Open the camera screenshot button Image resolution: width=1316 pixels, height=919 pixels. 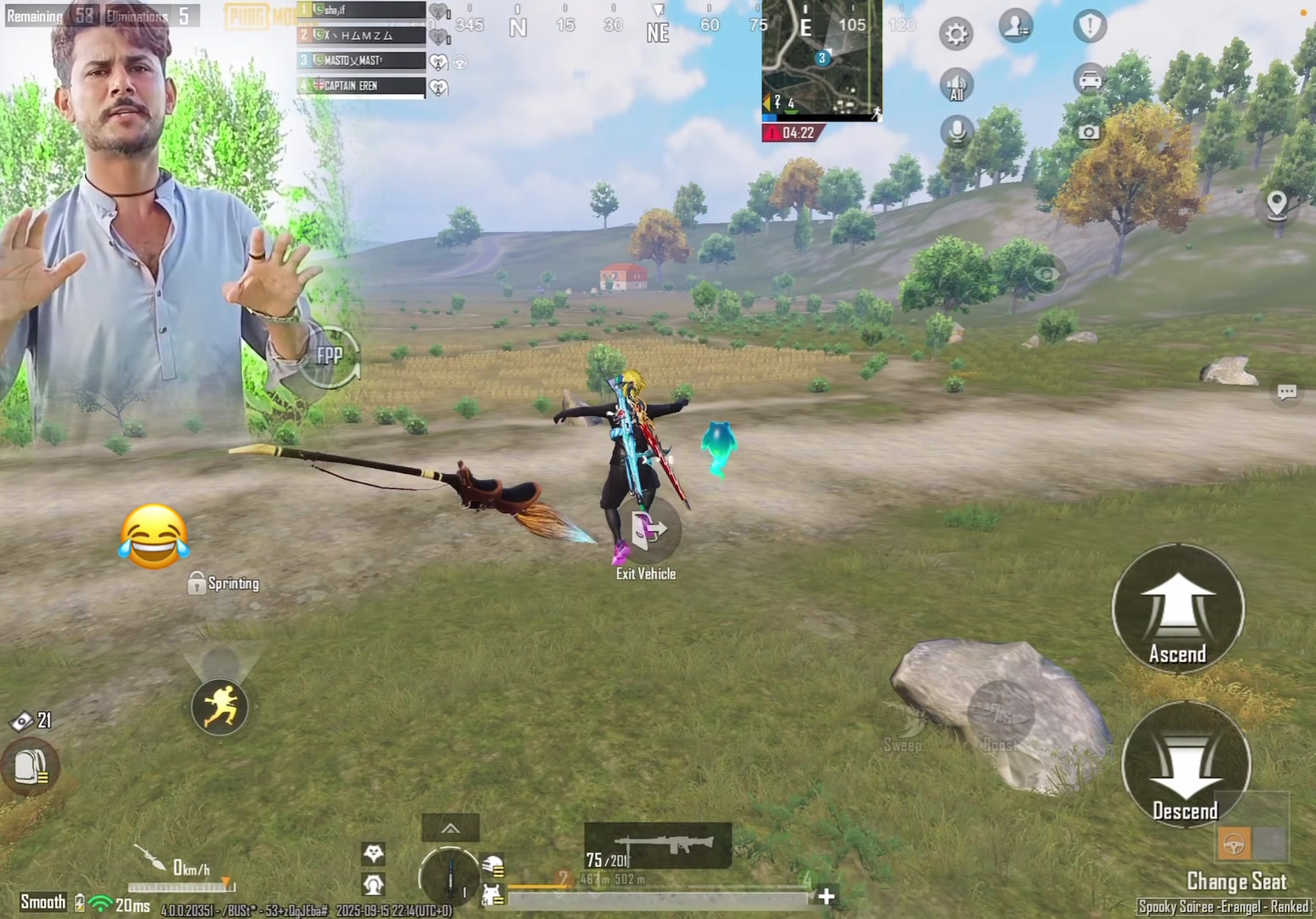tap(1089, 132)
